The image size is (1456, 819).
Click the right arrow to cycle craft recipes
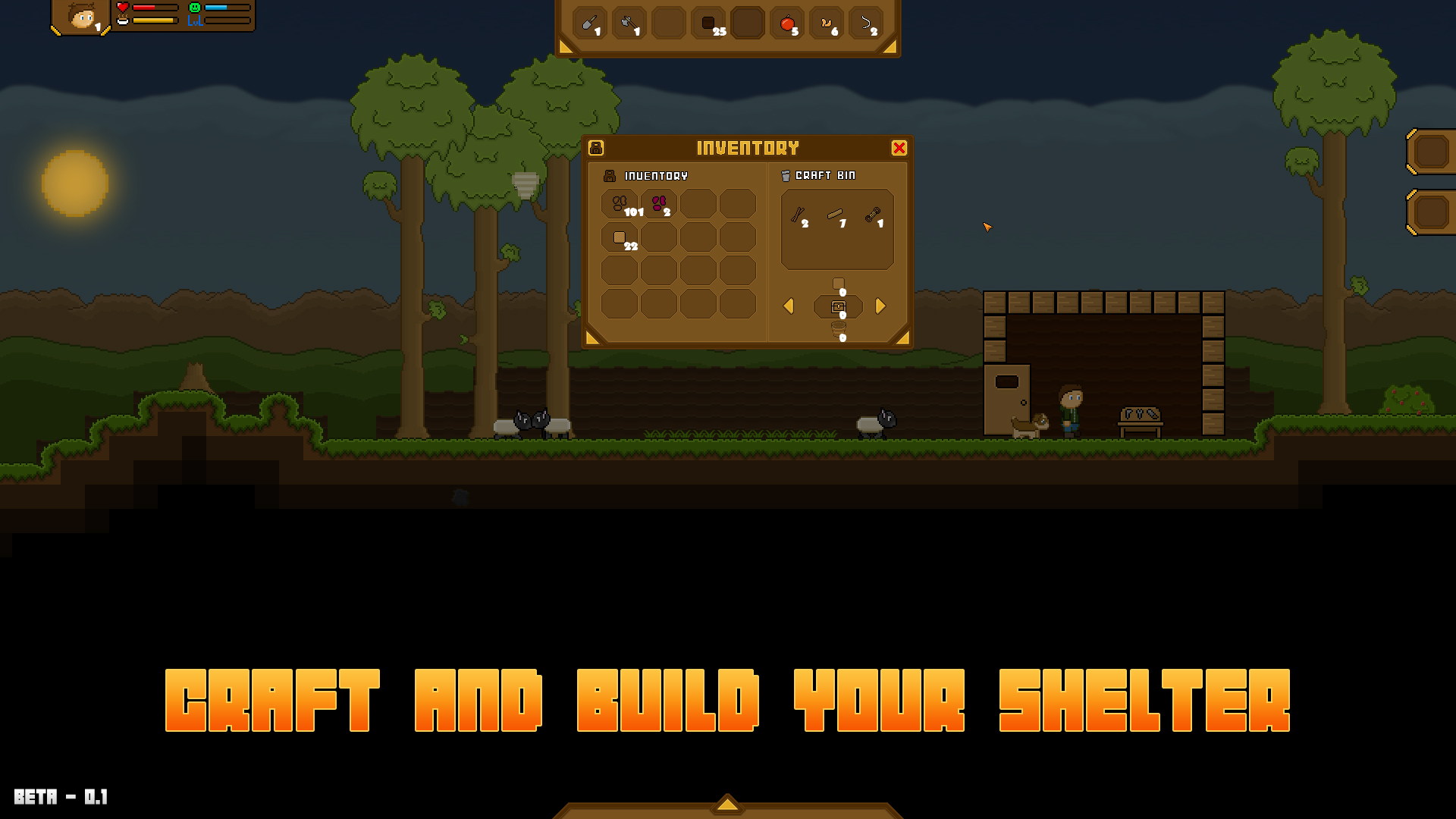click(x=880, y=306)
